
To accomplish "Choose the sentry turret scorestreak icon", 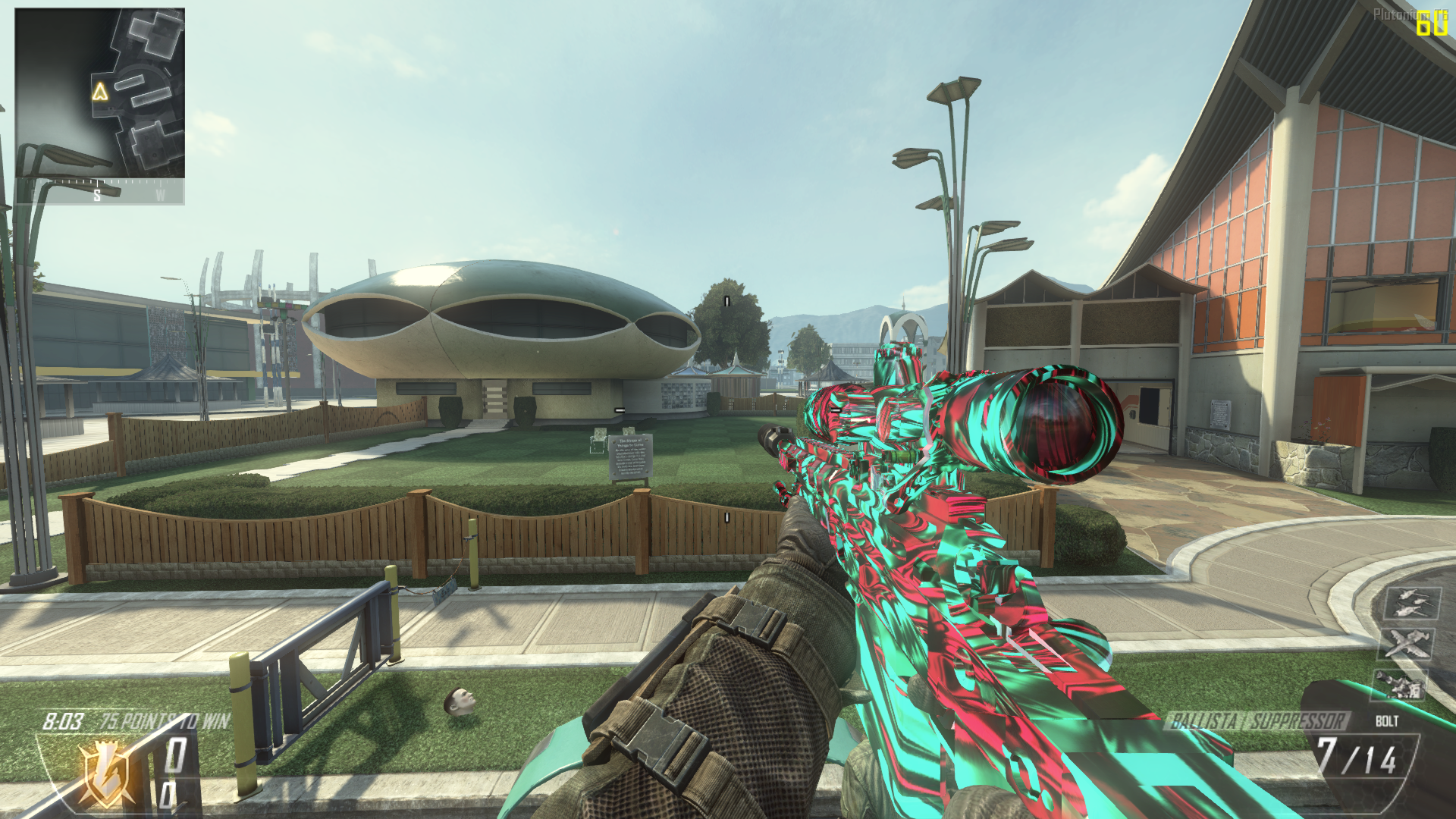I will point(1400,684).
